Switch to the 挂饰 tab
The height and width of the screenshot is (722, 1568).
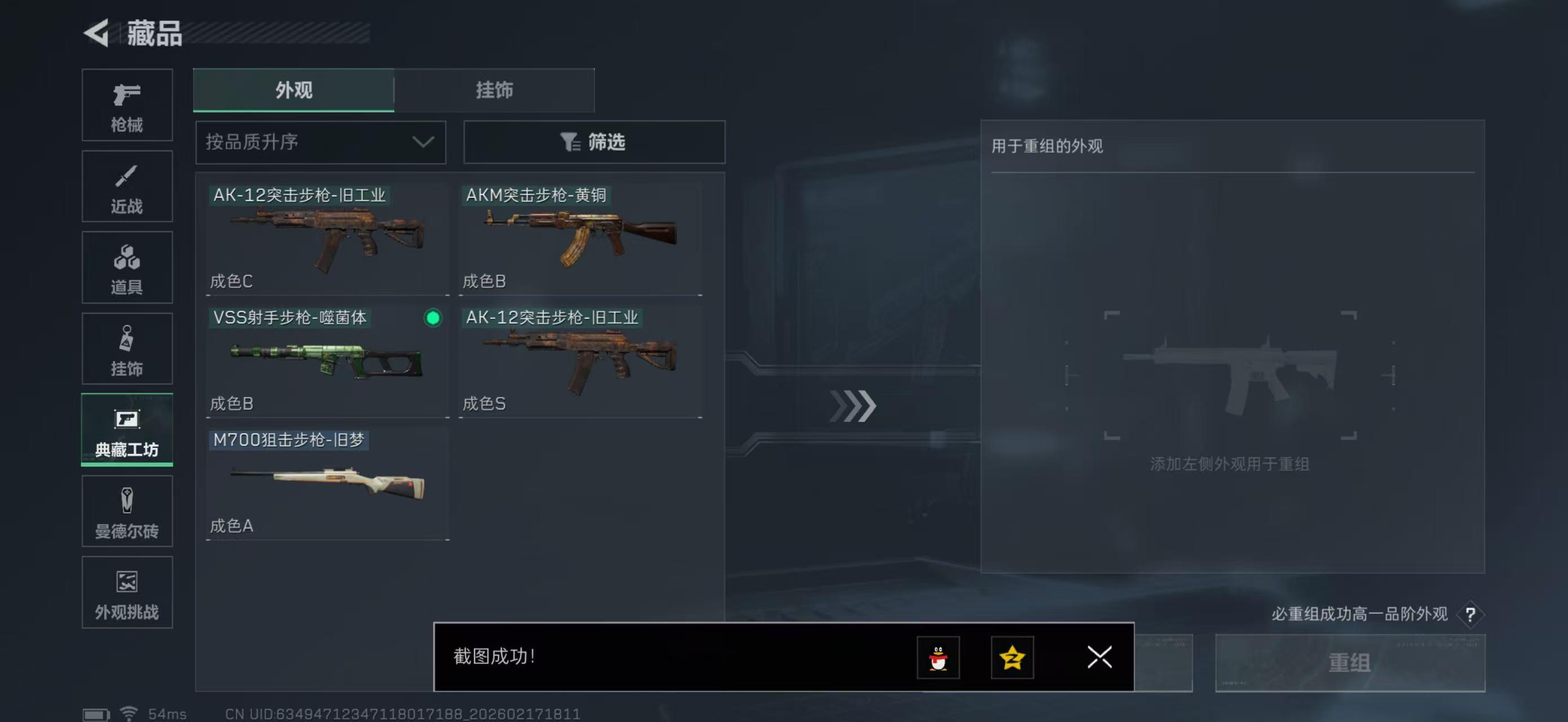tap(496, 90)
